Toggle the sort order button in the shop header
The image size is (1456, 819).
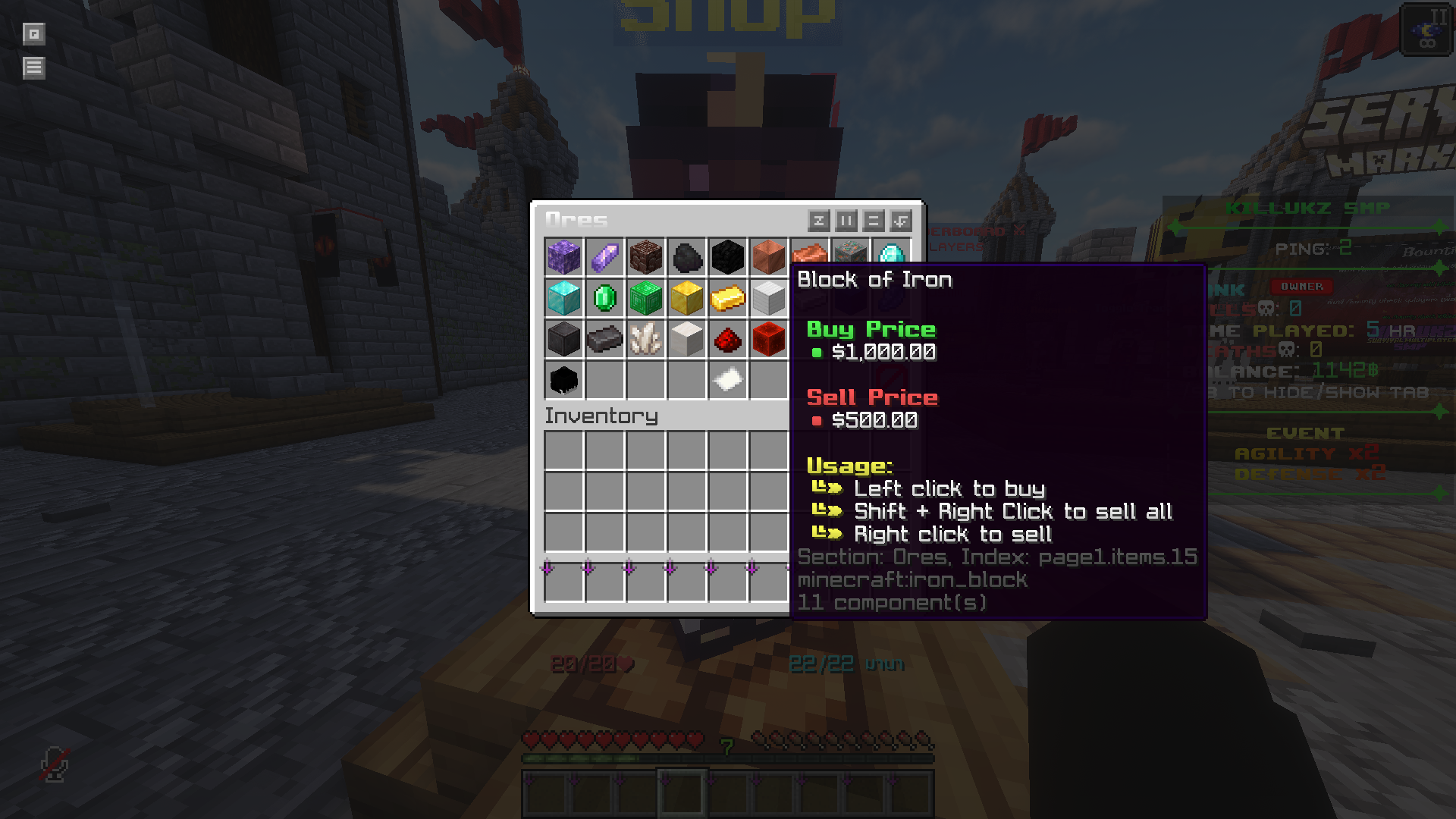pyautogui.click(x=819, y=221)
